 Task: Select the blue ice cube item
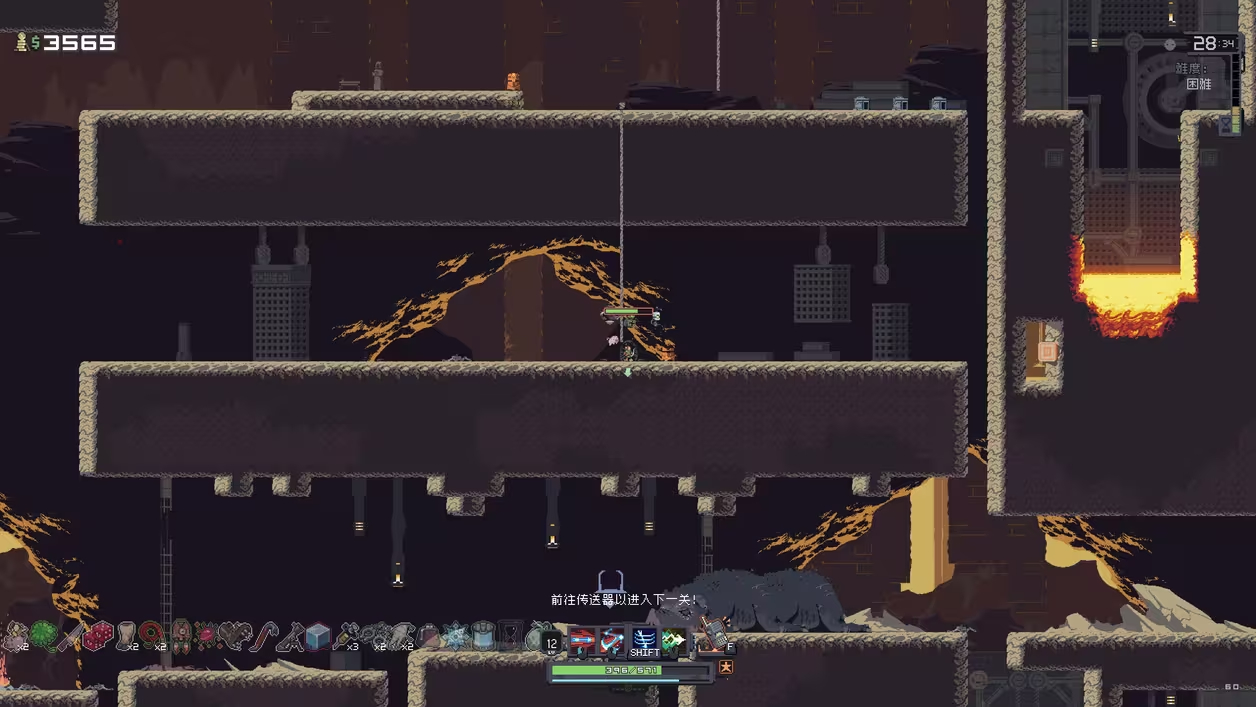click(318, 636)
